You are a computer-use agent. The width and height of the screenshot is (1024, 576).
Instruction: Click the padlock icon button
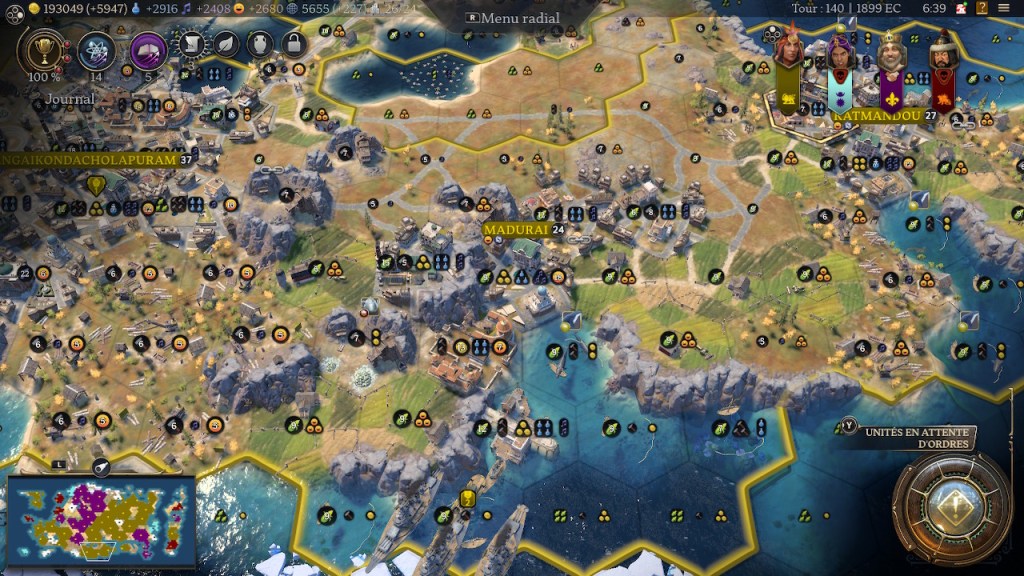pyautogui.click(x=293, y=42)
